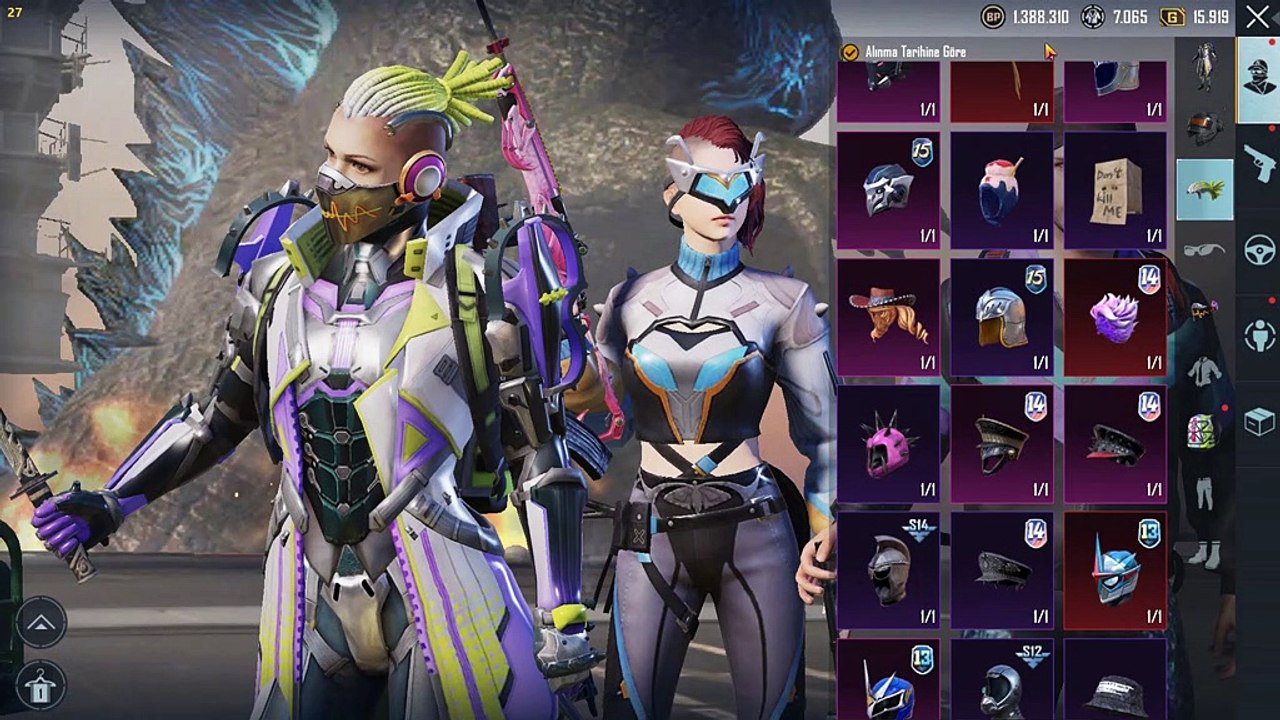This screenshot has width=1280, height=720.
Task: Open the weapon skins pistol tab
Action: pyautogui.click(x=1258, y=160)
